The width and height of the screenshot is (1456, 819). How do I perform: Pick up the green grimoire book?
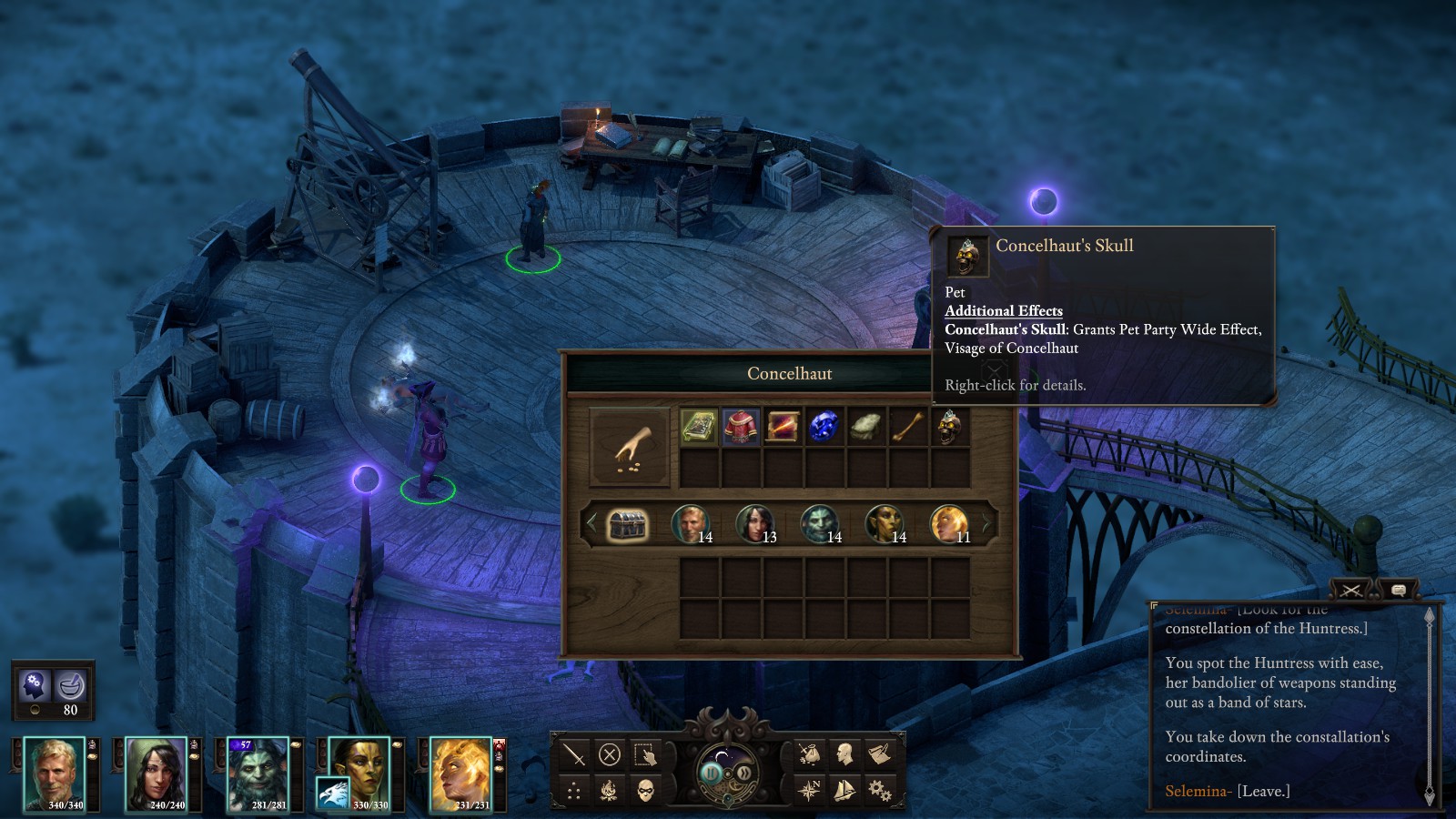point(698,427)
